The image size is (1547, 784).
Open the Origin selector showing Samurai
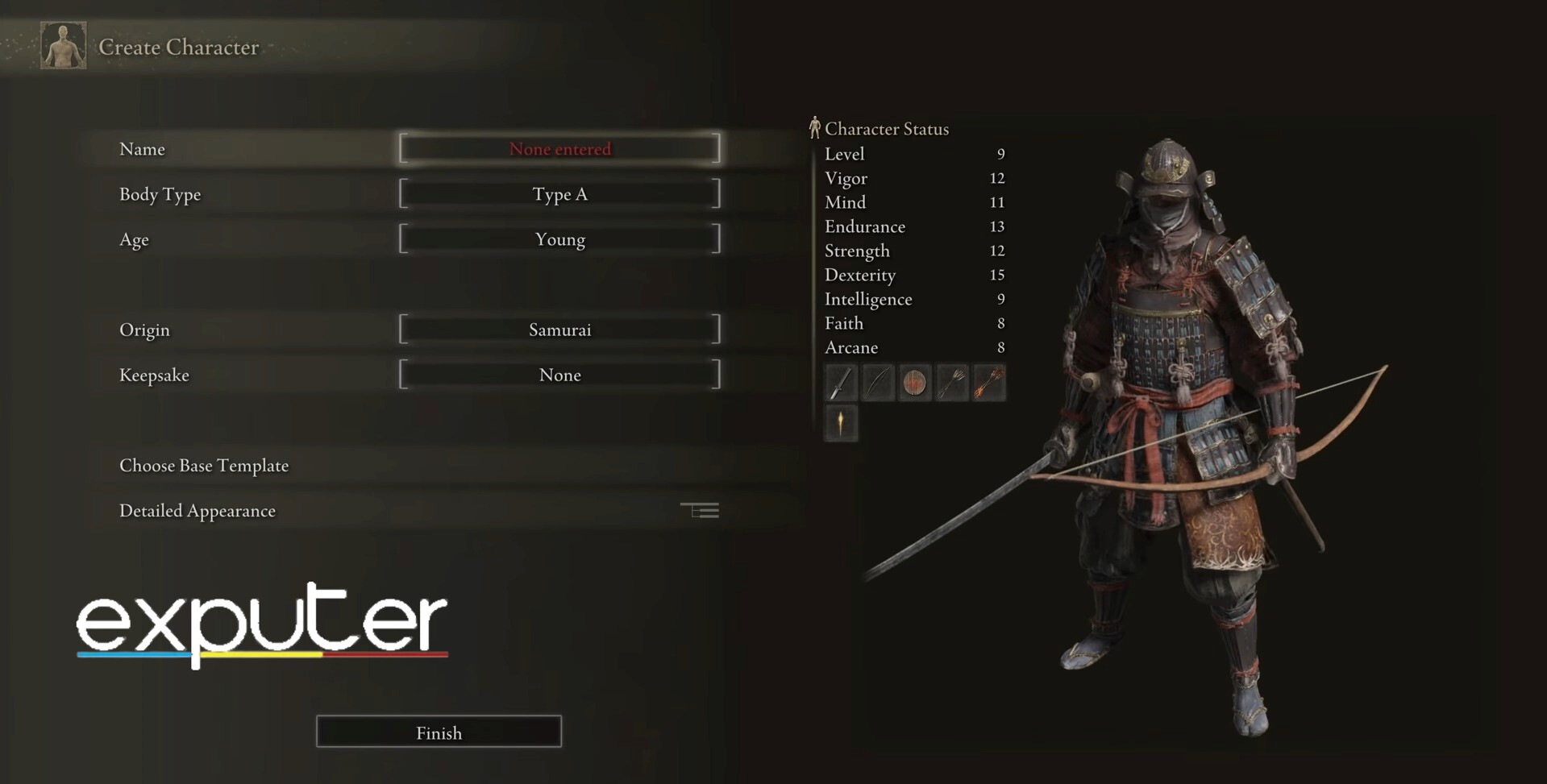[559, 329]
